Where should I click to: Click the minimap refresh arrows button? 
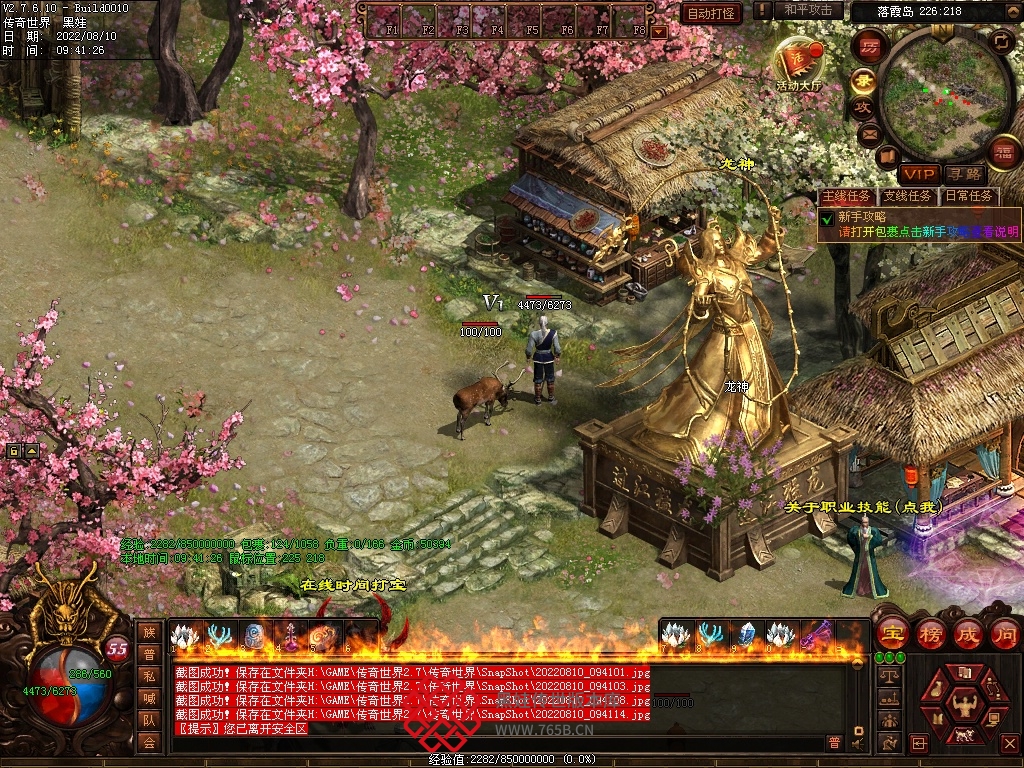pos(1001,42)
